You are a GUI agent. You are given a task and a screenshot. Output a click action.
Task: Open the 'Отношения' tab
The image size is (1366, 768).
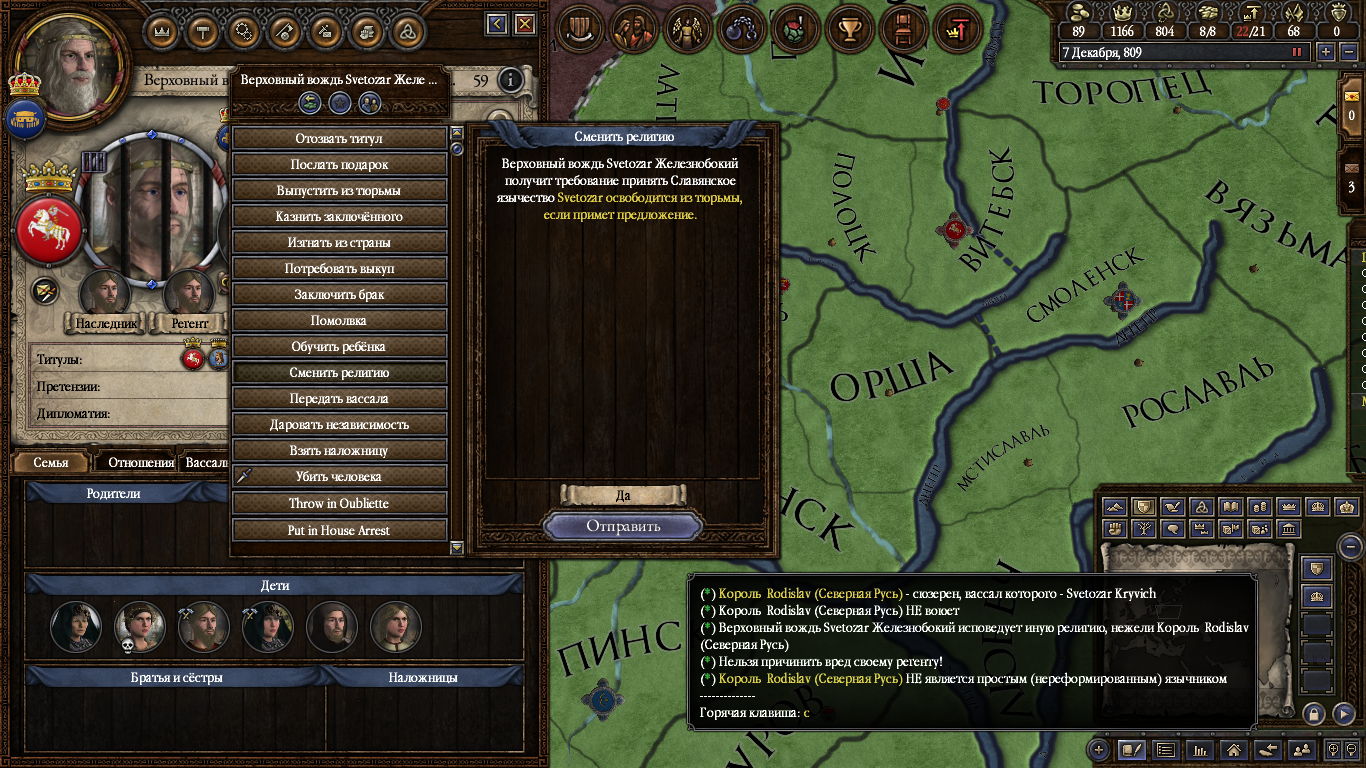pyautogui.click(x=140, y=463)
